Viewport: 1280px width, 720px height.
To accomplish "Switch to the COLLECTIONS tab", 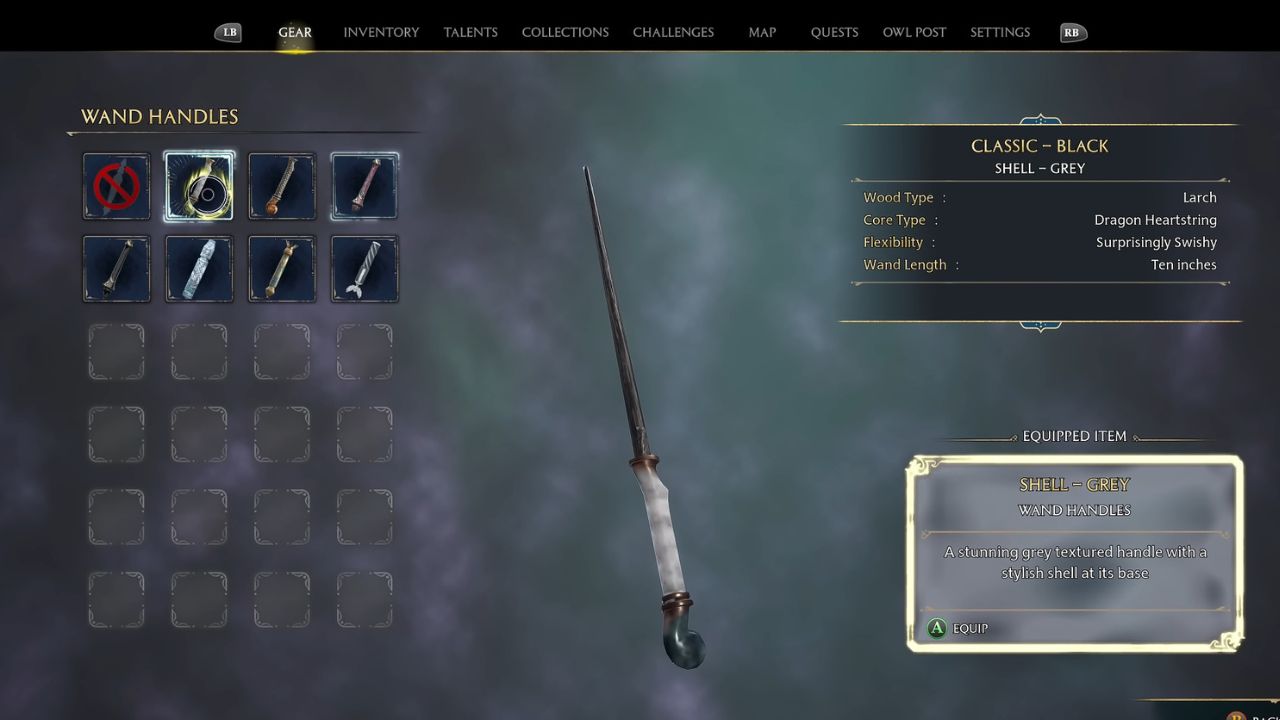I will coord(565,32).
